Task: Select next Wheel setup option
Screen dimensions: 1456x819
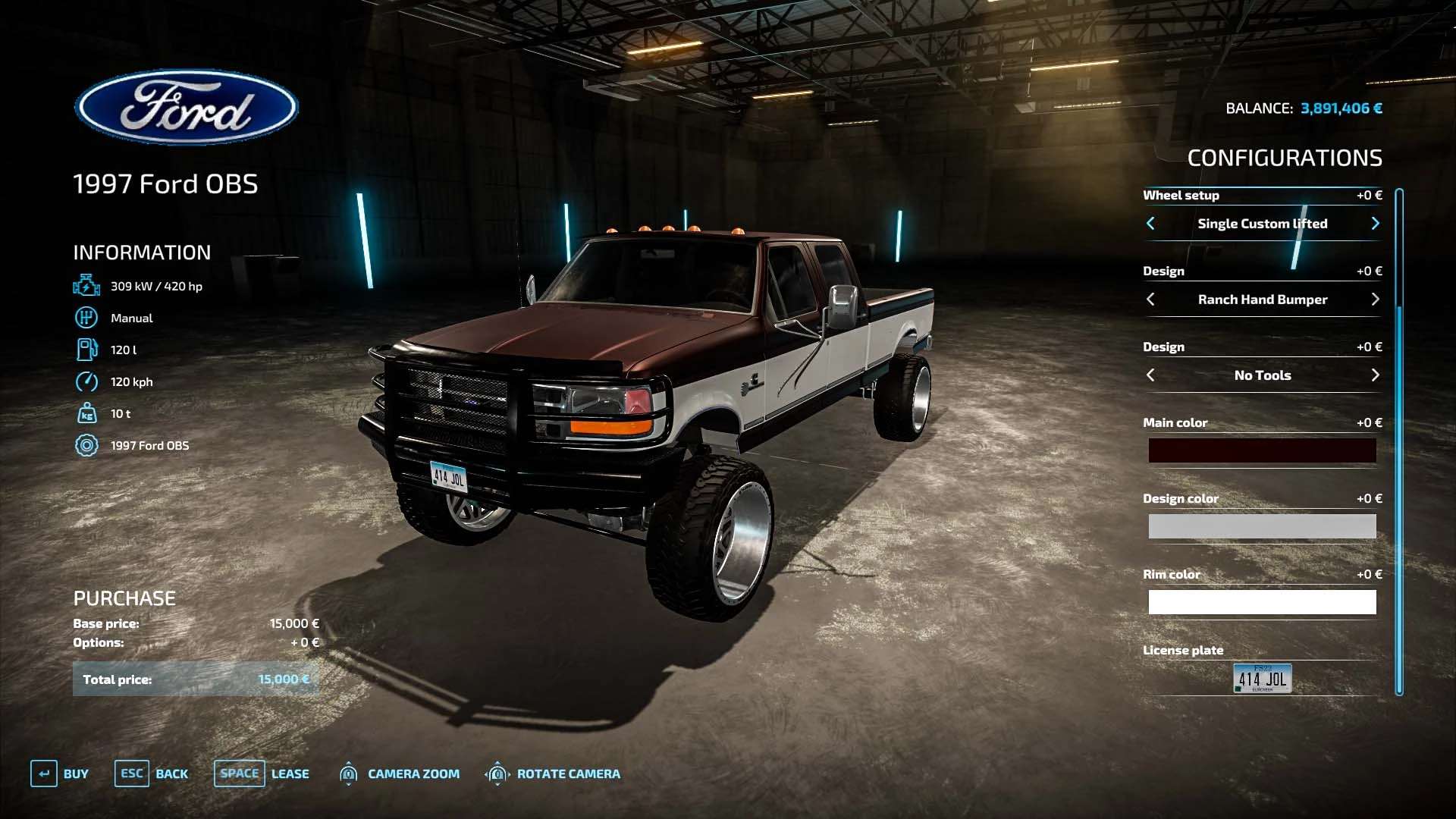Action: pyautogui.click(x=1375, y=224)
